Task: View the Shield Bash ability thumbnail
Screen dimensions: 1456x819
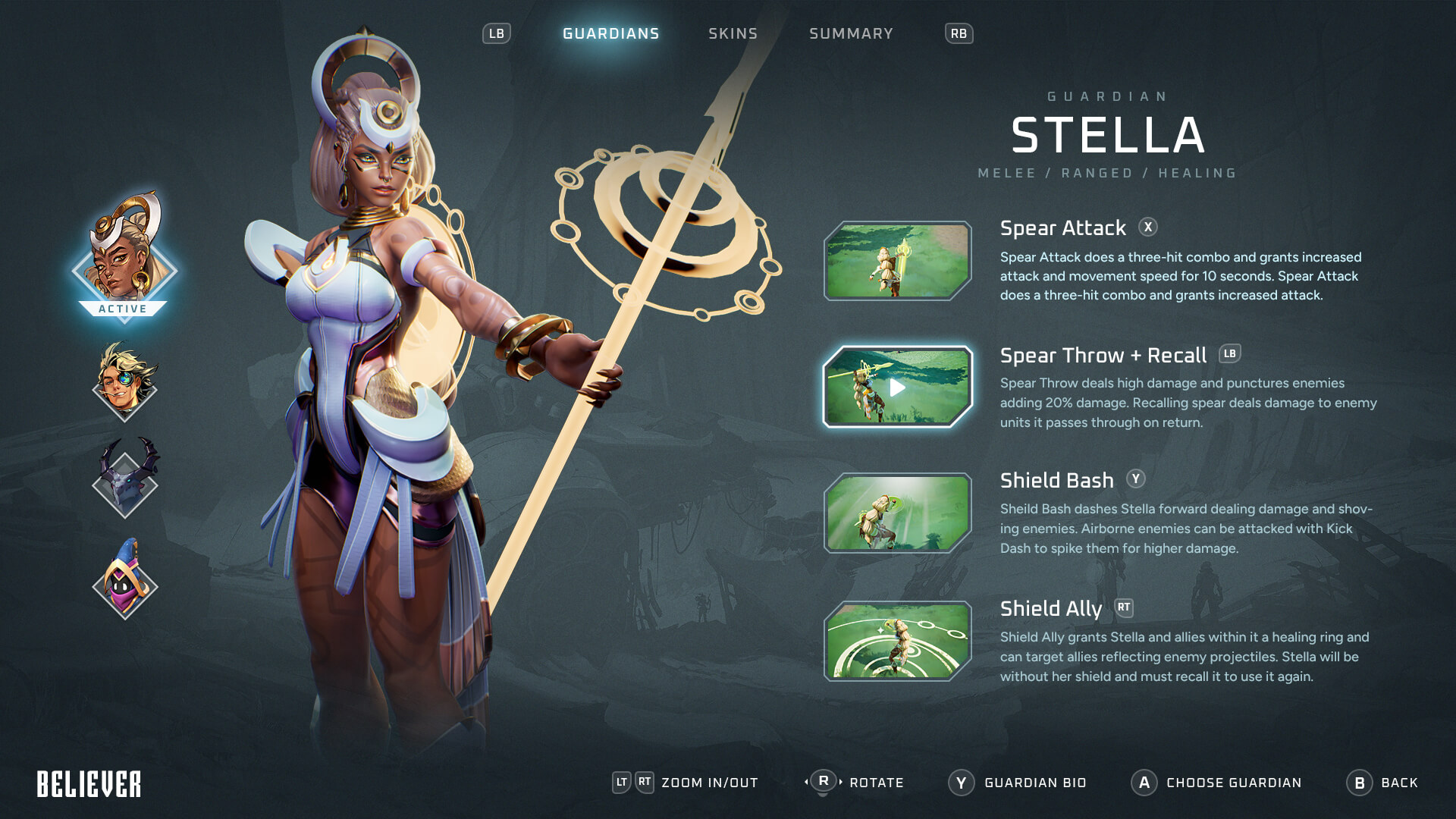Action: tap(897, 513)
